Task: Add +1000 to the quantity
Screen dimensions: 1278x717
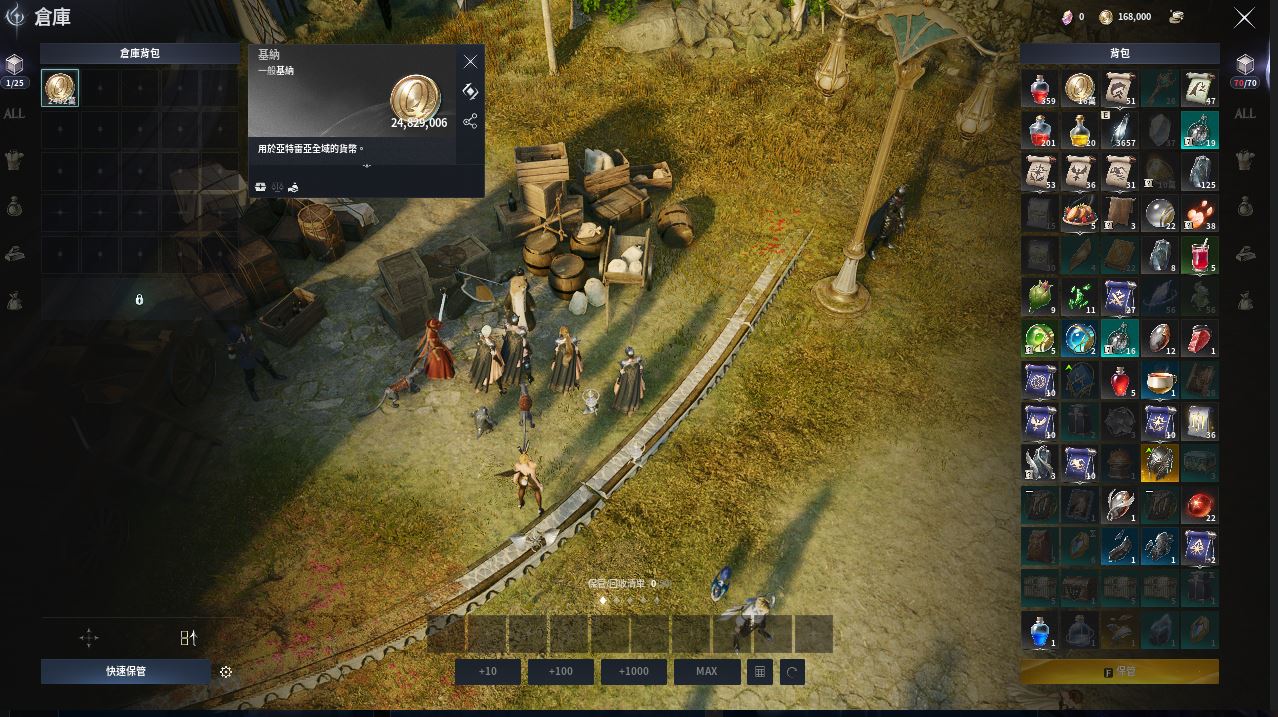Action: pos(634,671)
